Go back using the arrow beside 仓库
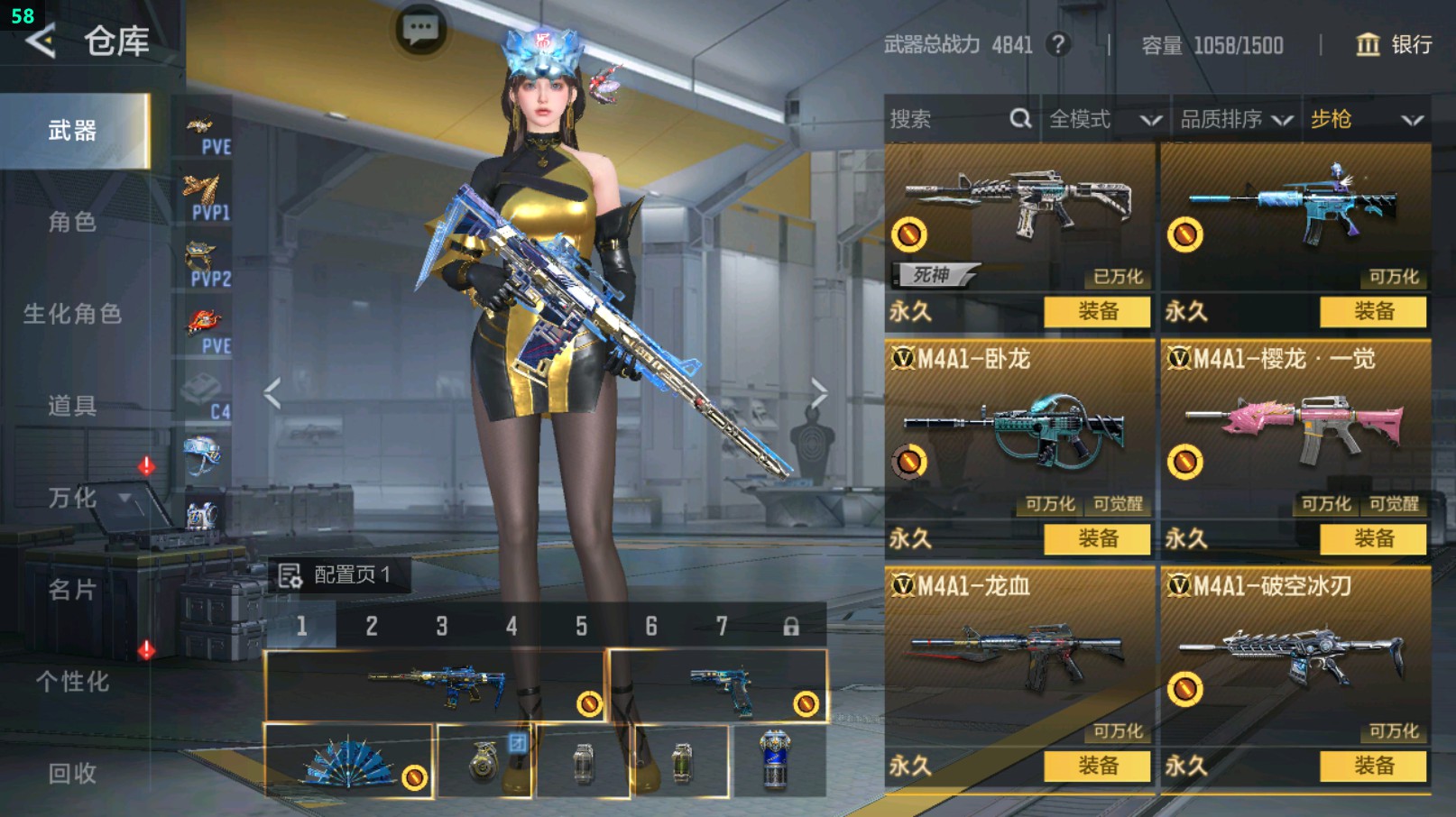Viewport: 1456px width, 817px height. tap(41, 41)
